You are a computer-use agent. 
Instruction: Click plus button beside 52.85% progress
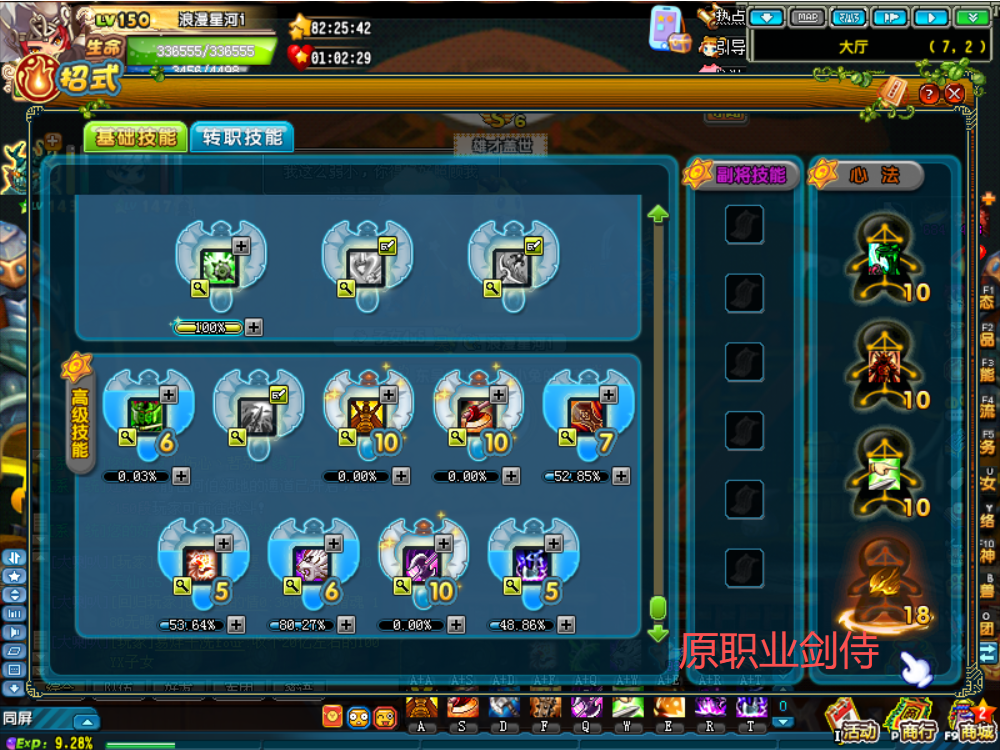pos(621,477)
